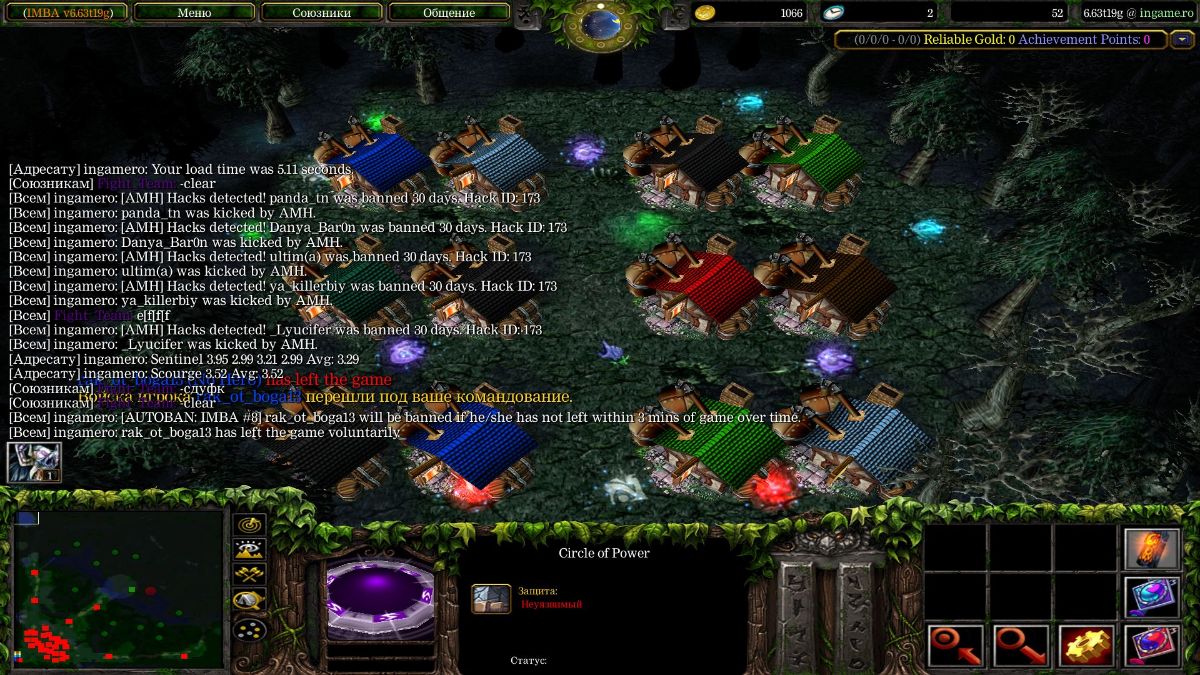Click the golden gear command icon
Image resolution: width=1200 pixels, height=675 pixels.
point(1086,645)
